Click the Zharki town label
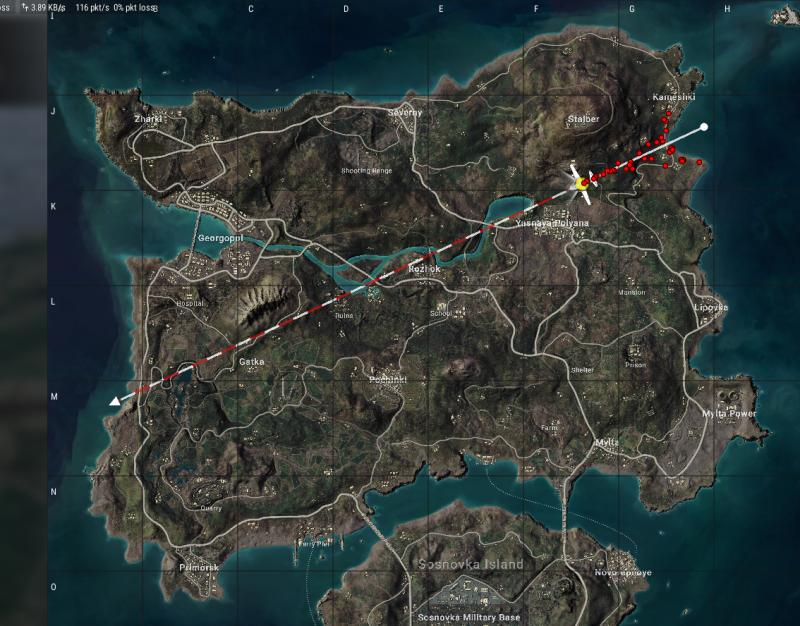The height and width of the screenshot is (626, 800). pyautogui.click(x=147, y=118)
